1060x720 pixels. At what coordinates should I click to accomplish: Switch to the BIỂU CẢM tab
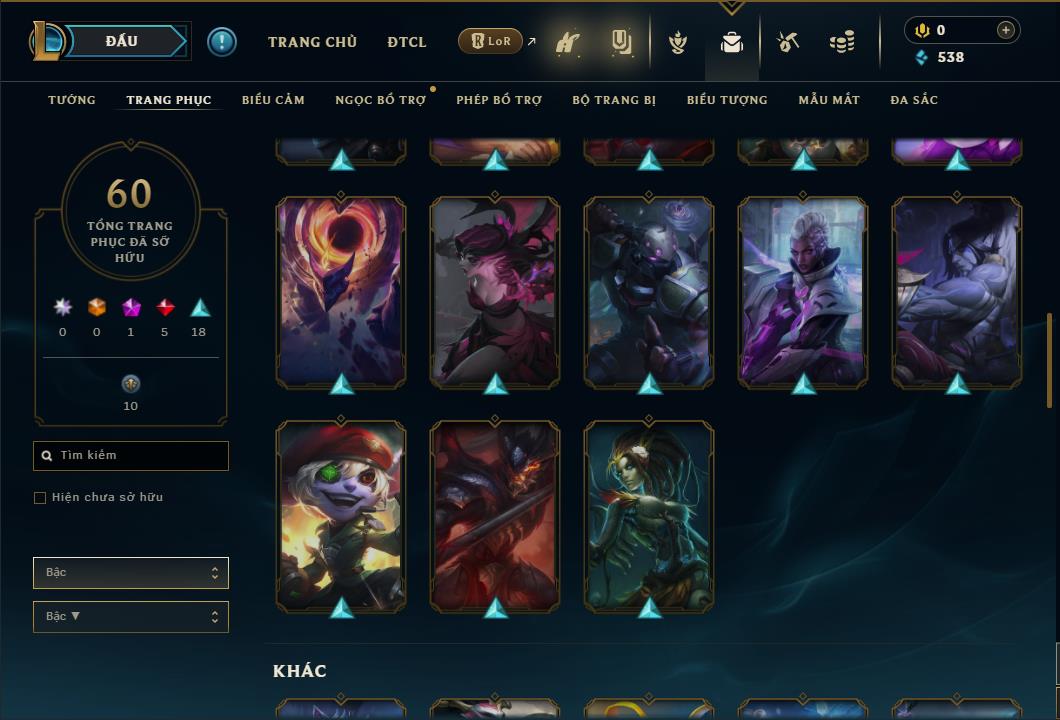[273, 100]
